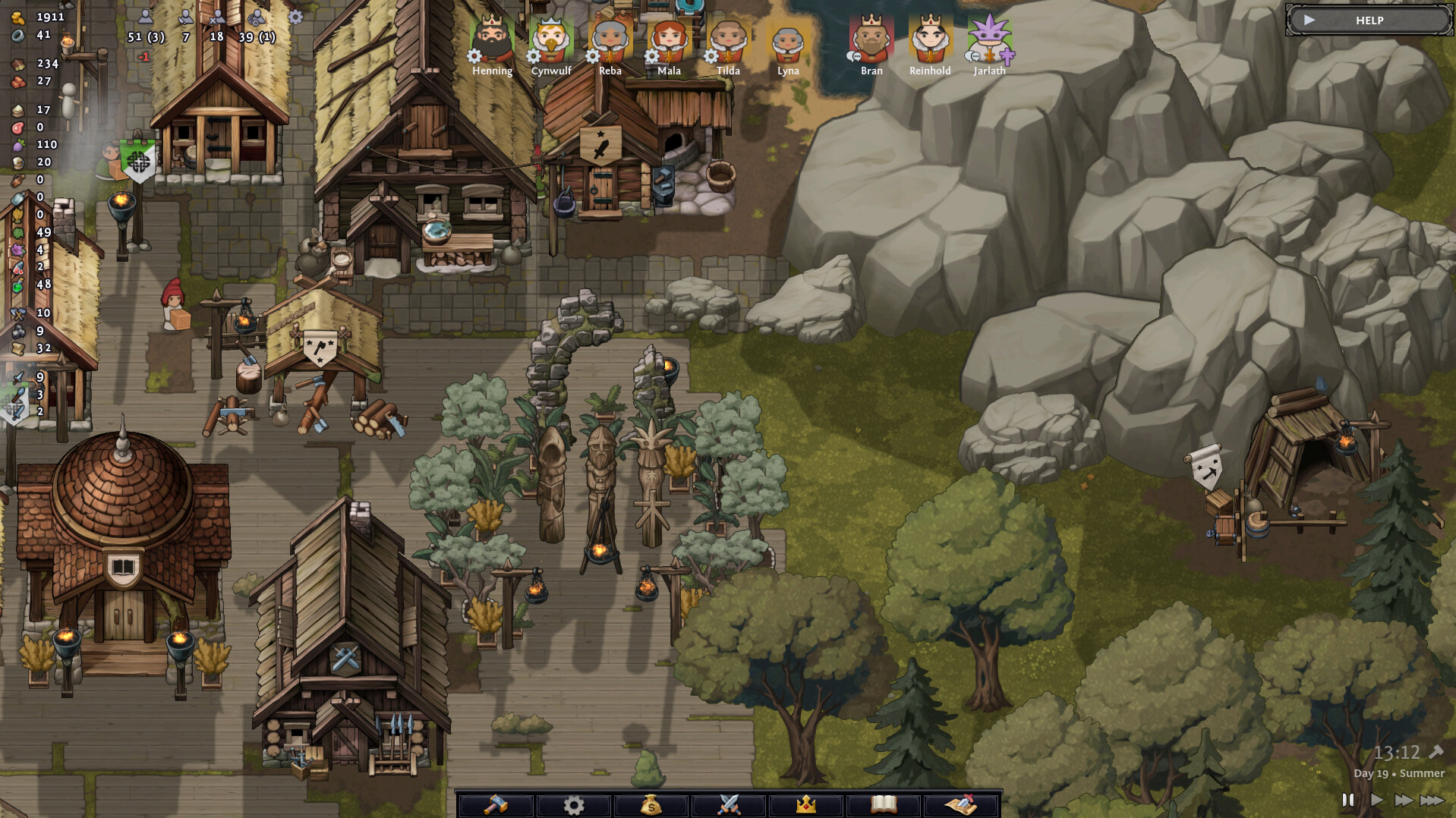Resume normal speed with the play arrow
Viewport: 1456px width, 818px height.
[1376, 799]
